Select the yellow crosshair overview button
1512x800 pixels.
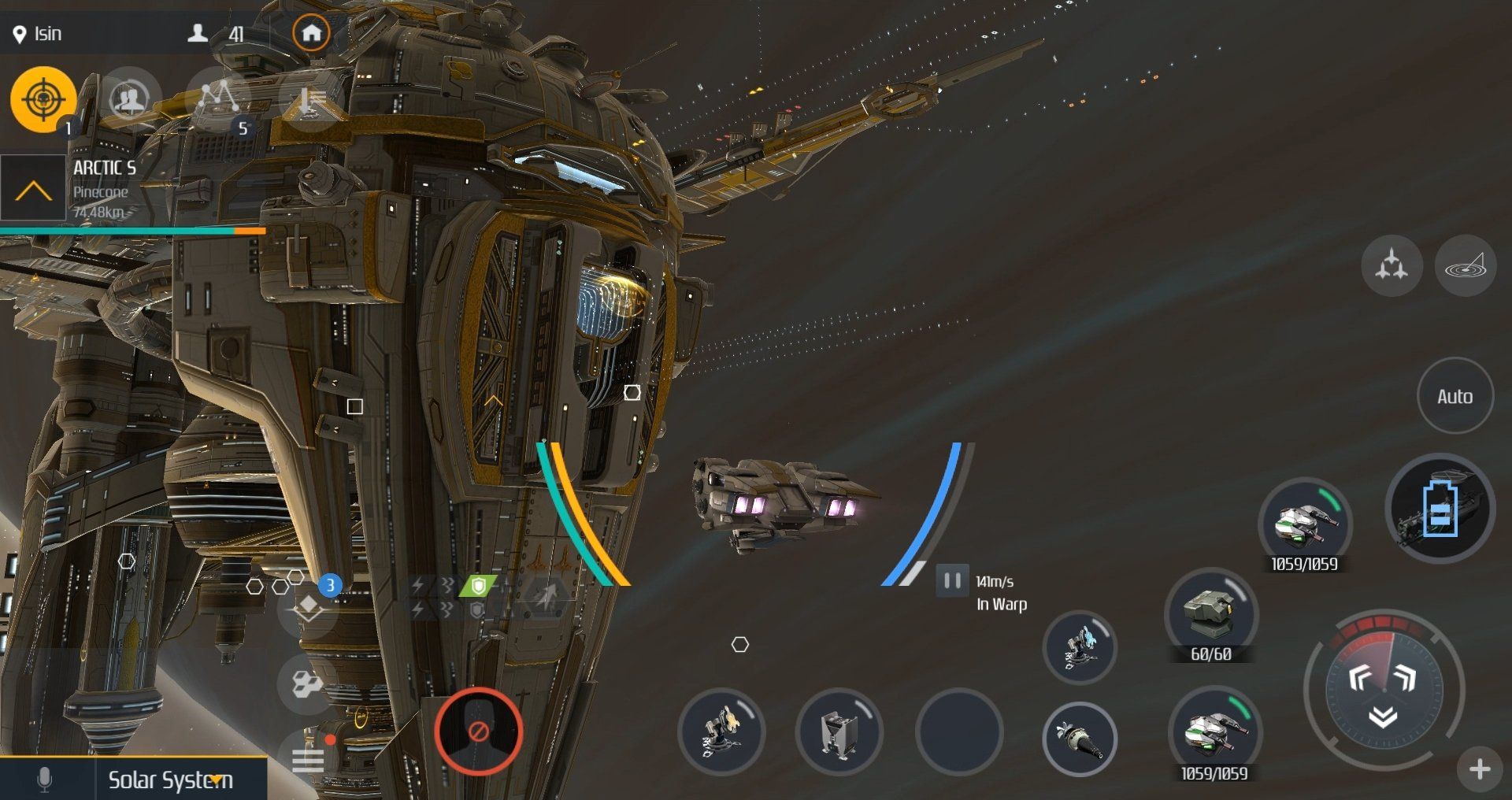[43, 99]
